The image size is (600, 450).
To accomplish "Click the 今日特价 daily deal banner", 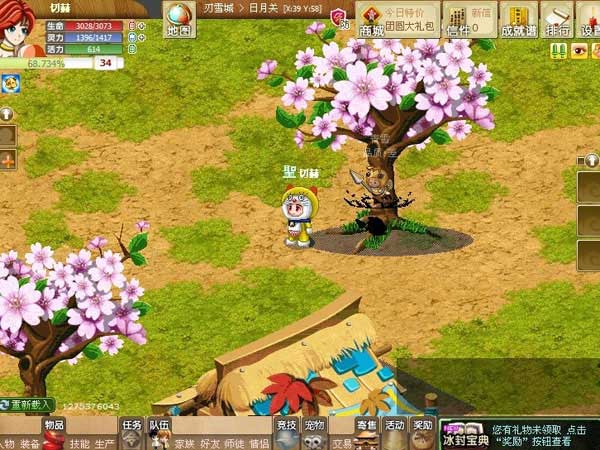I will point(410,16).
